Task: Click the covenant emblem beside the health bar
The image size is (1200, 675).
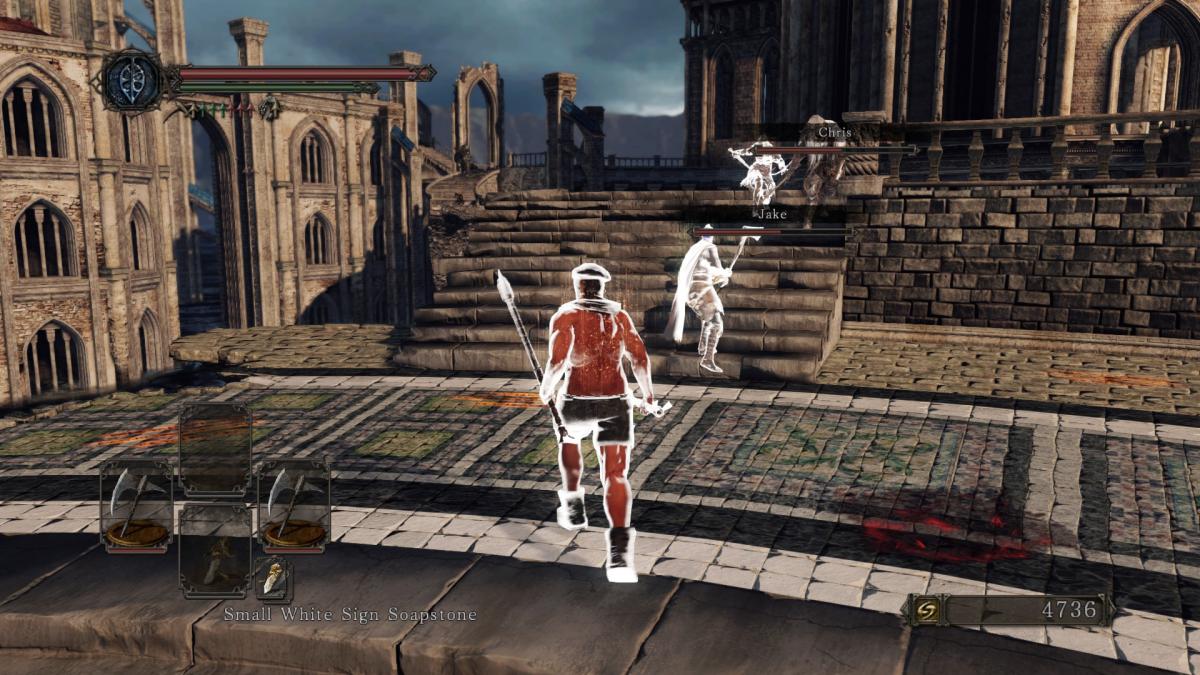Action: 134,80
